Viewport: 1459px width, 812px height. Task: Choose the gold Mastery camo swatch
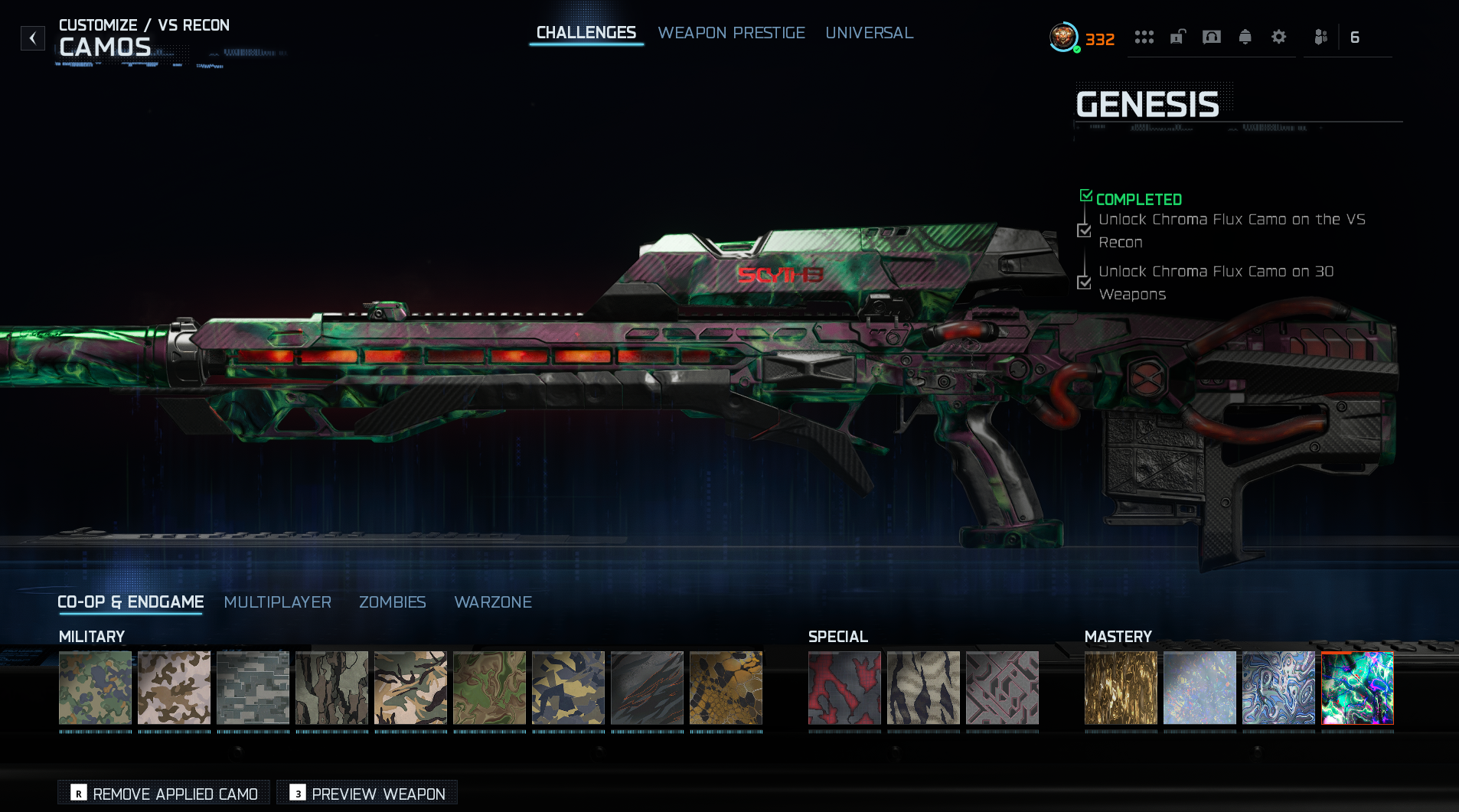click(x=1120, y=687)
